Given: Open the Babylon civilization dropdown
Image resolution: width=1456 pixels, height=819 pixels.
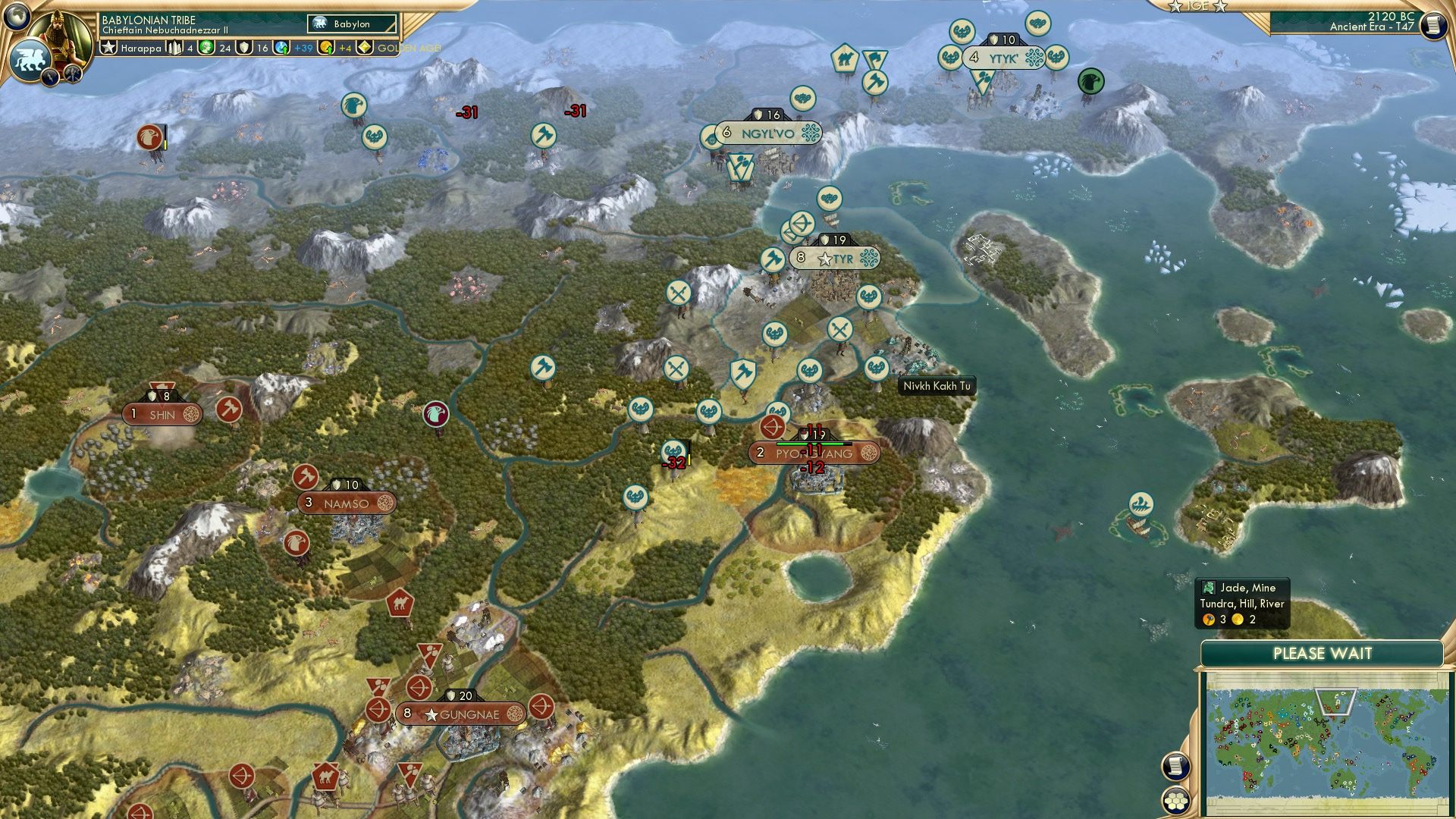Looking at the screenshot, I should [353, 24].
